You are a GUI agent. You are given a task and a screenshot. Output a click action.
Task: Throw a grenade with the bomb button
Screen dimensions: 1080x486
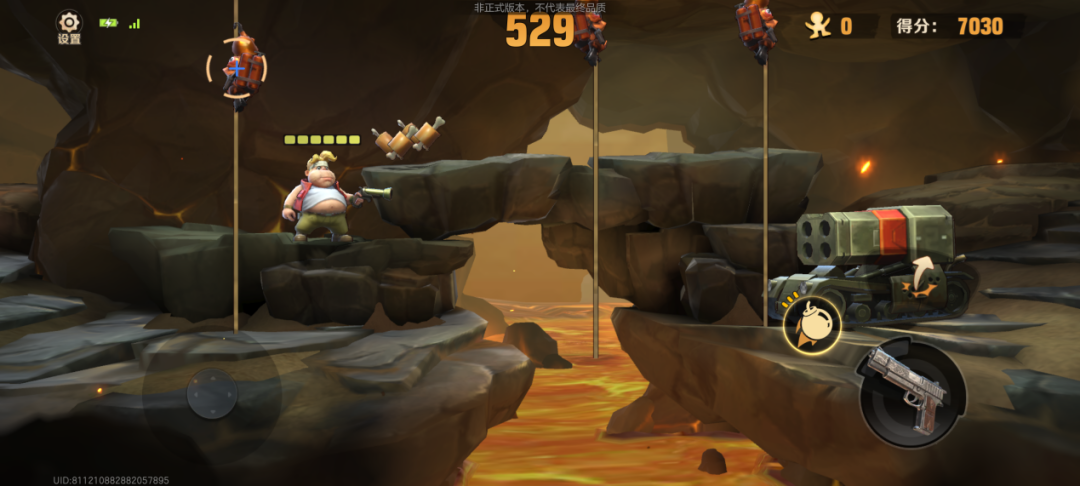coord(812,322)
